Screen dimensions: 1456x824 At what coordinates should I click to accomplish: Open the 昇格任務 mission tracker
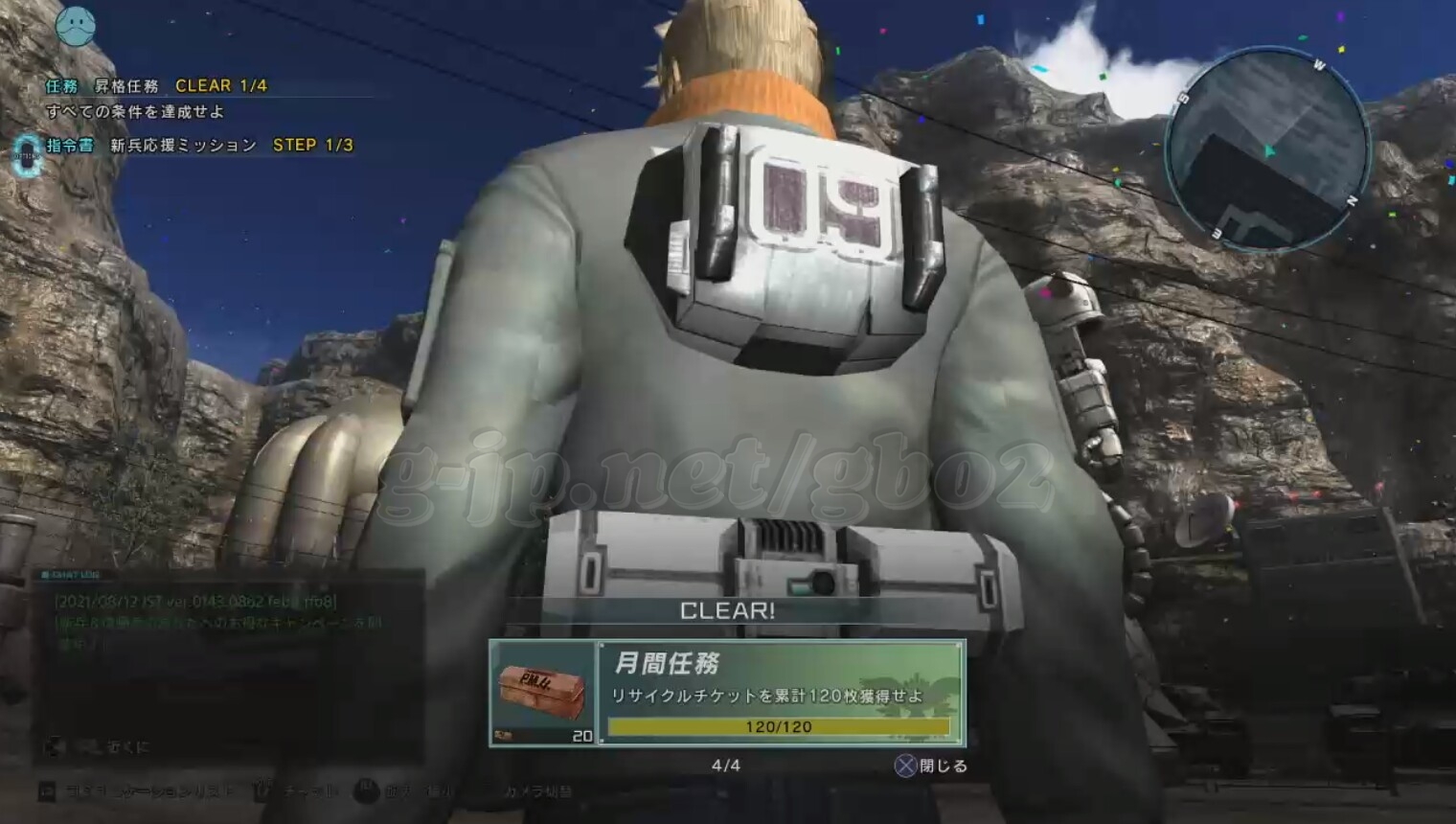point(126,86)
